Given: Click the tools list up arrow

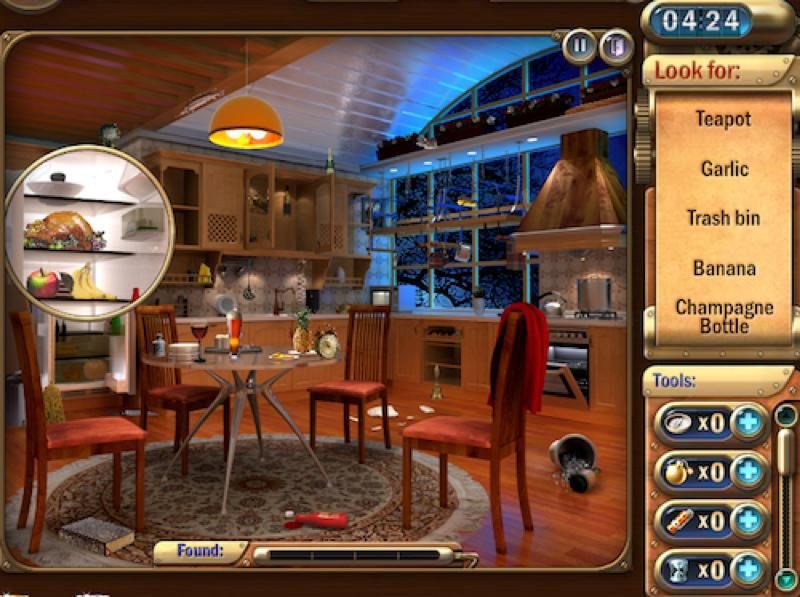Looking at the screenshot, I should click(x=786, y=414).
